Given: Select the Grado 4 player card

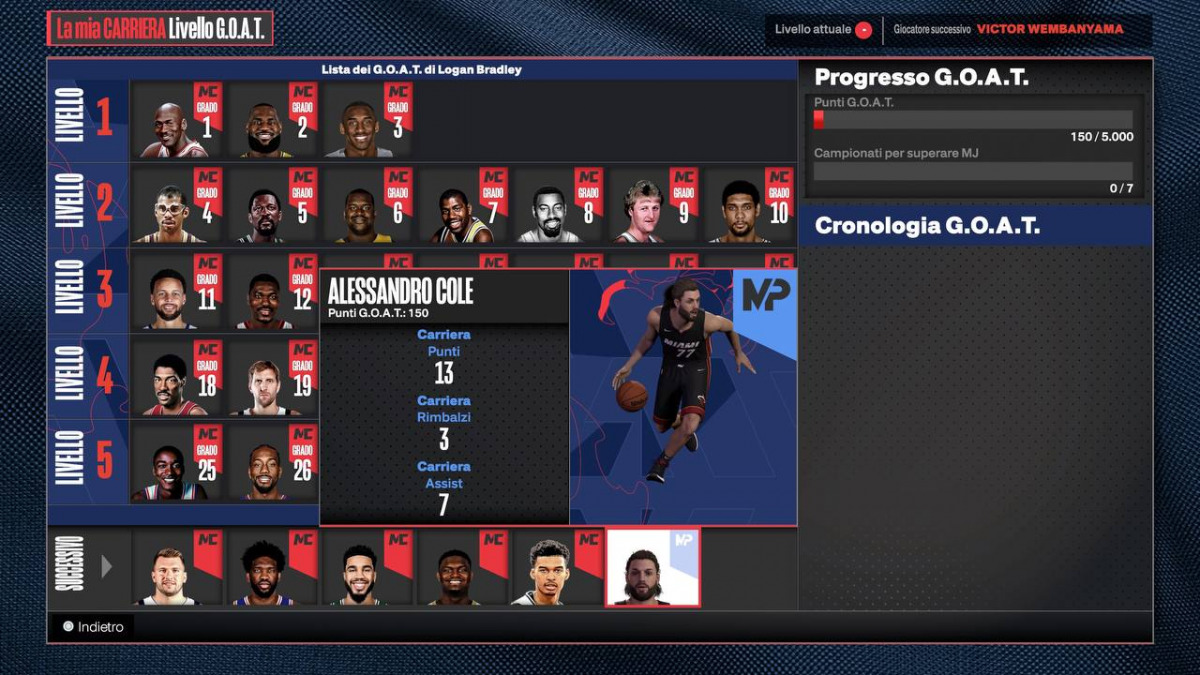Looking at the screenshot, I should pyautogui.click(x=177, y=206).
